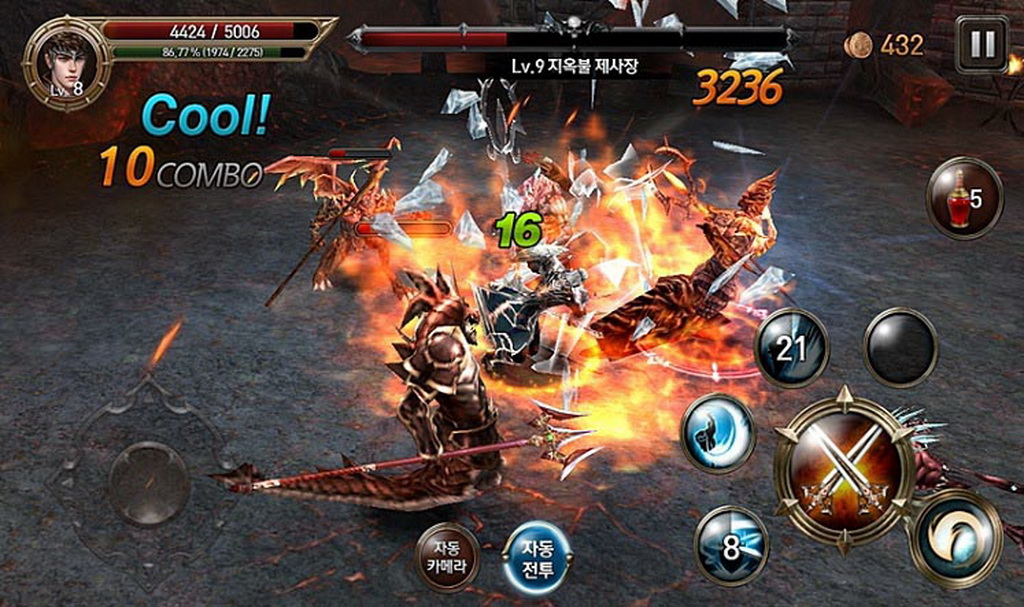The height and width of the screenshot is (607, 1024).
Task: Activate the skill with 8 cooldown
Action: pos(731,545)
